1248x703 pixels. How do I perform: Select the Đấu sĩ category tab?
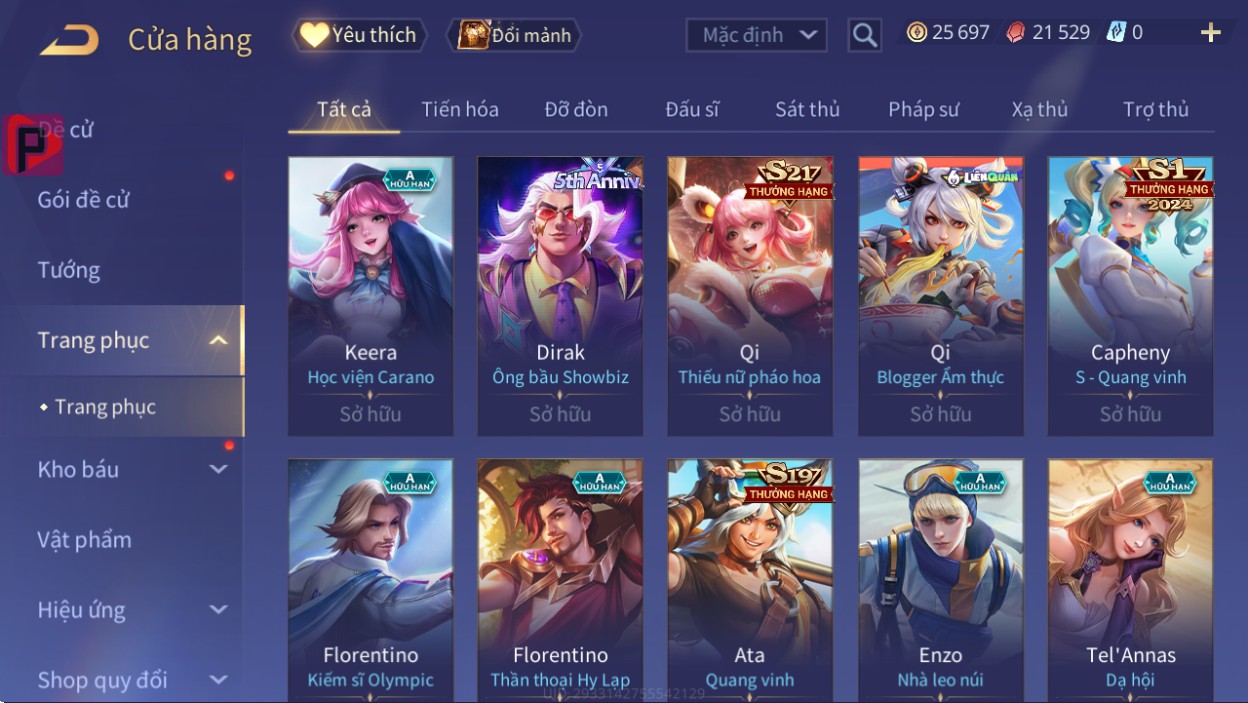tap(692, 109)
